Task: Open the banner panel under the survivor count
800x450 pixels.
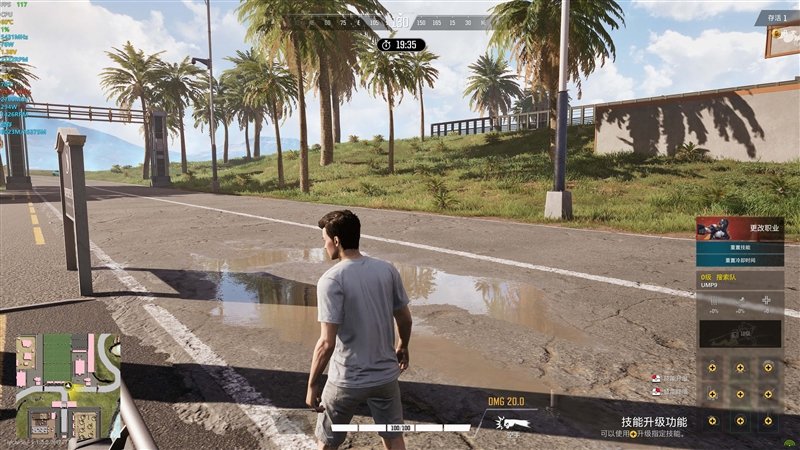Action: (x=783, y=41)
